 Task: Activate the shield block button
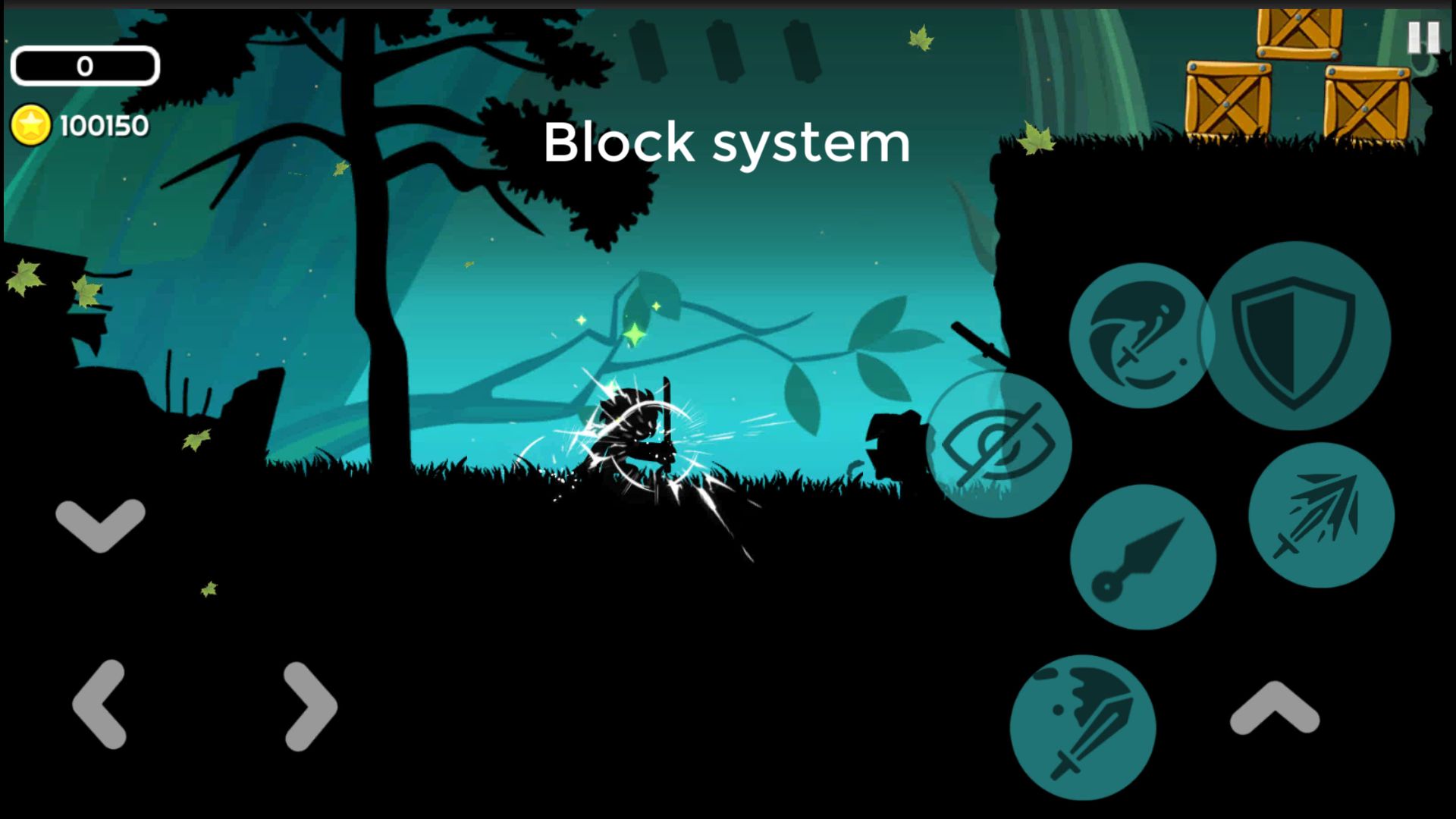[x=1295, y=337]
